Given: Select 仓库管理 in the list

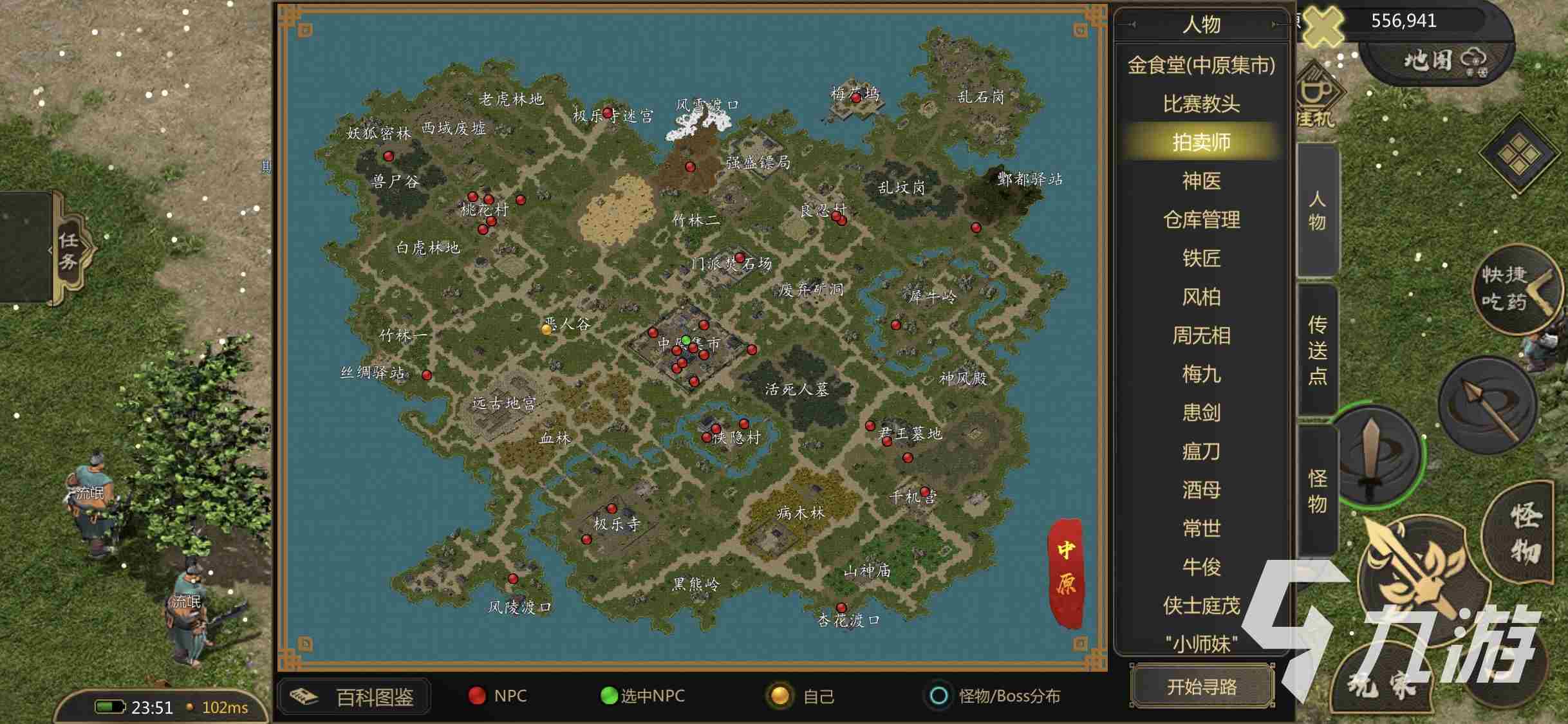Looking at the screenshot, I should click(1201, 219).
